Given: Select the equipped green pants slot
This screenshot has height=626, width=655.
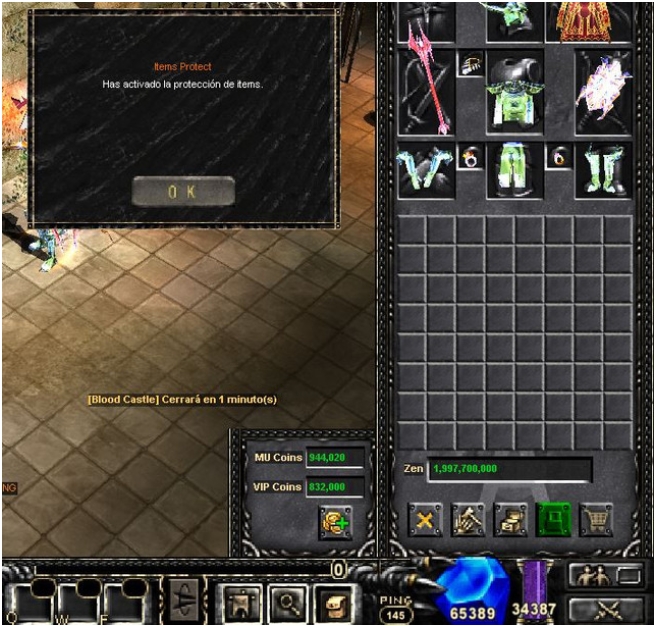Looking at the screenshot, I should click(x=514, y=170).
